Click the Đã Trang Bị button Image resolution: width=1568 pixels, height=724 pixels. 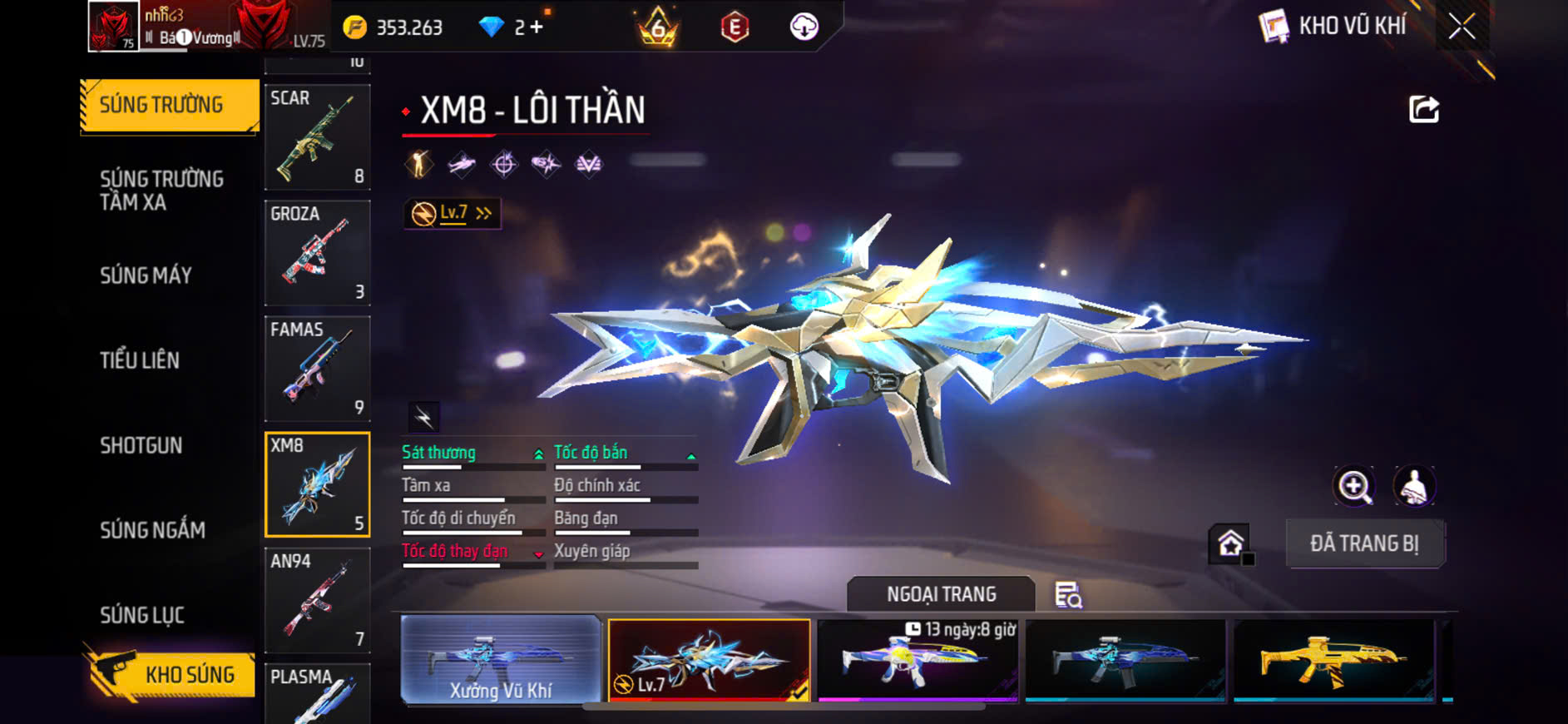(1364, 543)
